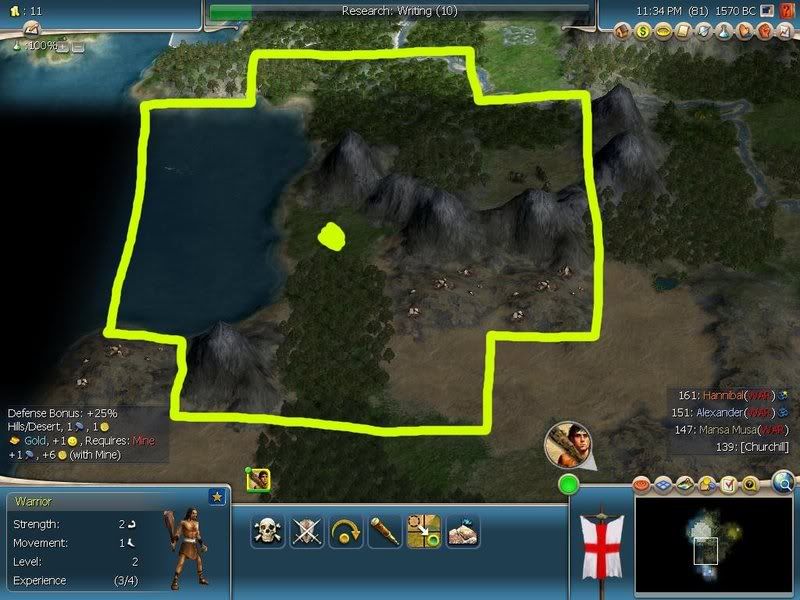Decrease the research rate with the minus button

click(77, 47)
